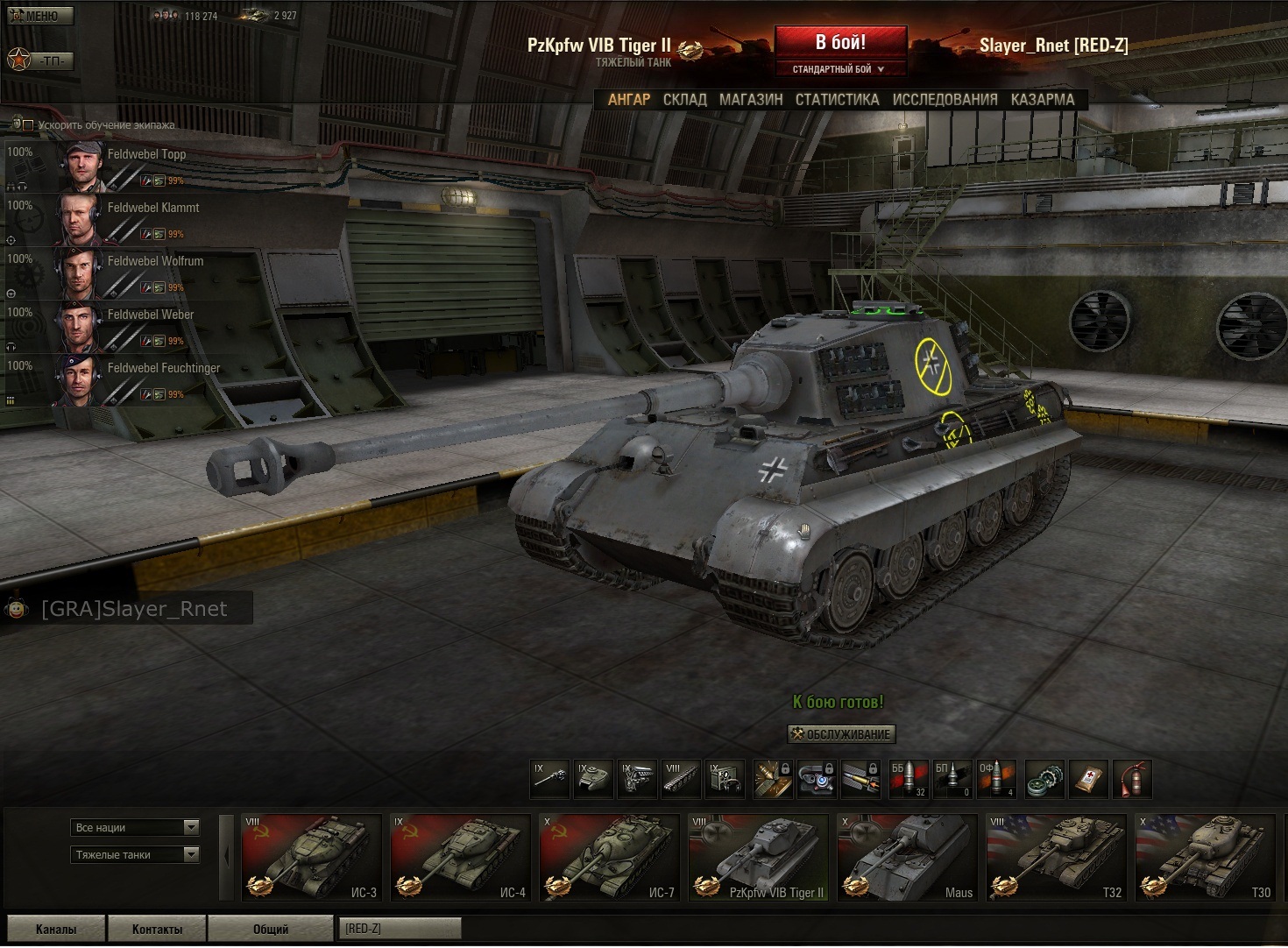Pick the T30 tank in carousel

pos(1205,858)
